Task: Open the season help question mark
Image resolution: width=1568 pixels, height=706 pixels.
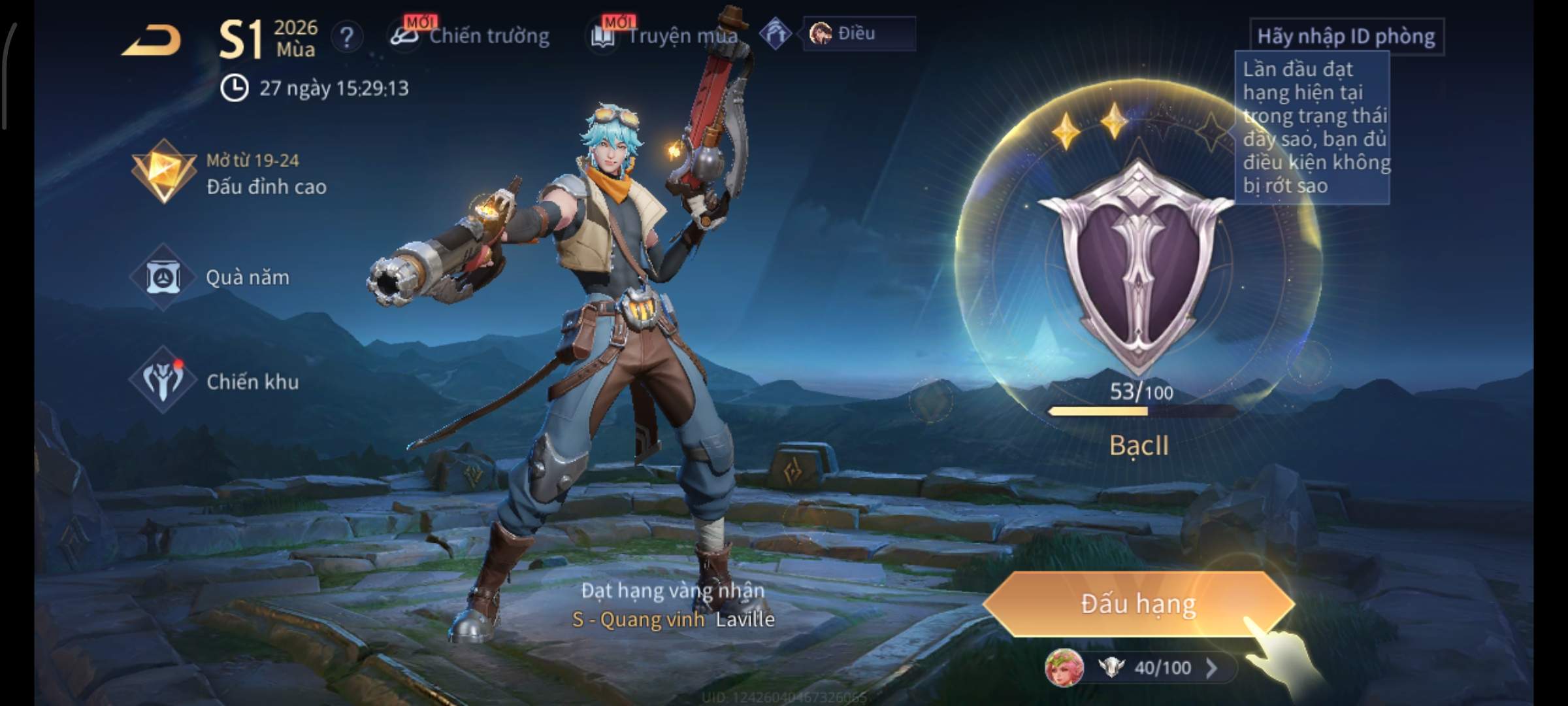Action: click(x=346, y=37)
